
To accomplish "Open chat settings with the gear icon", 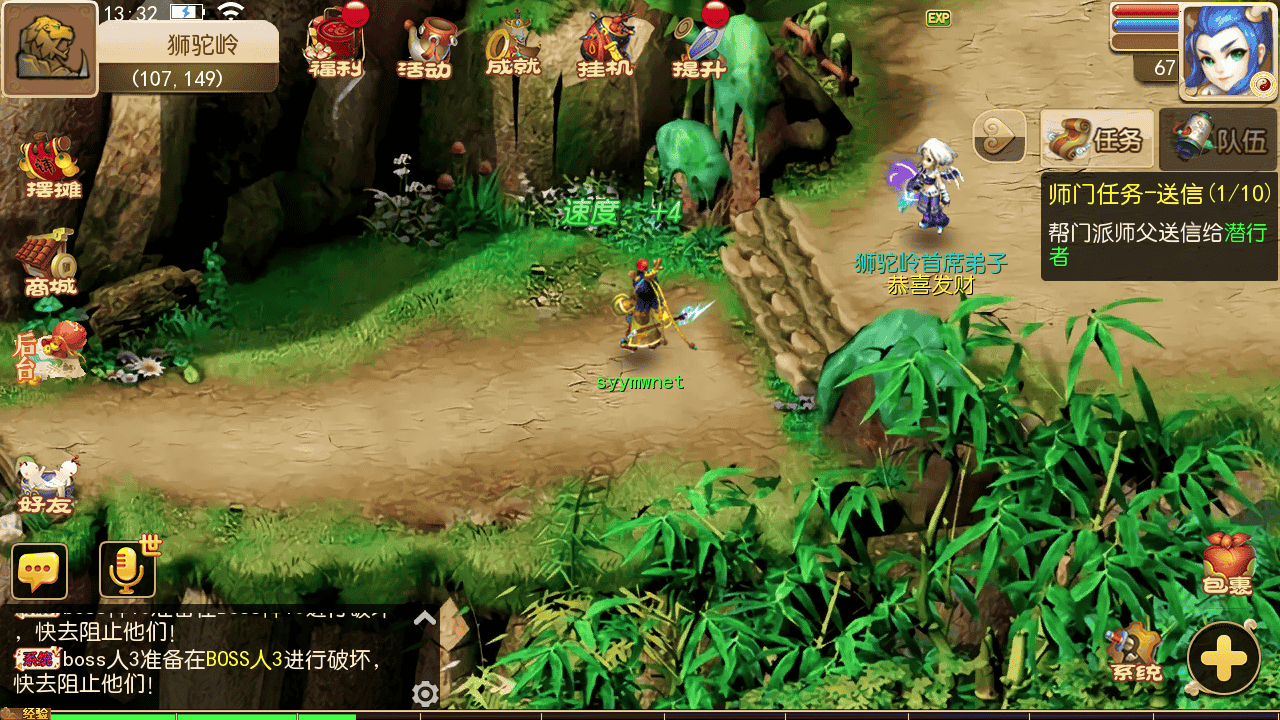I will click(x=425, y=693).
